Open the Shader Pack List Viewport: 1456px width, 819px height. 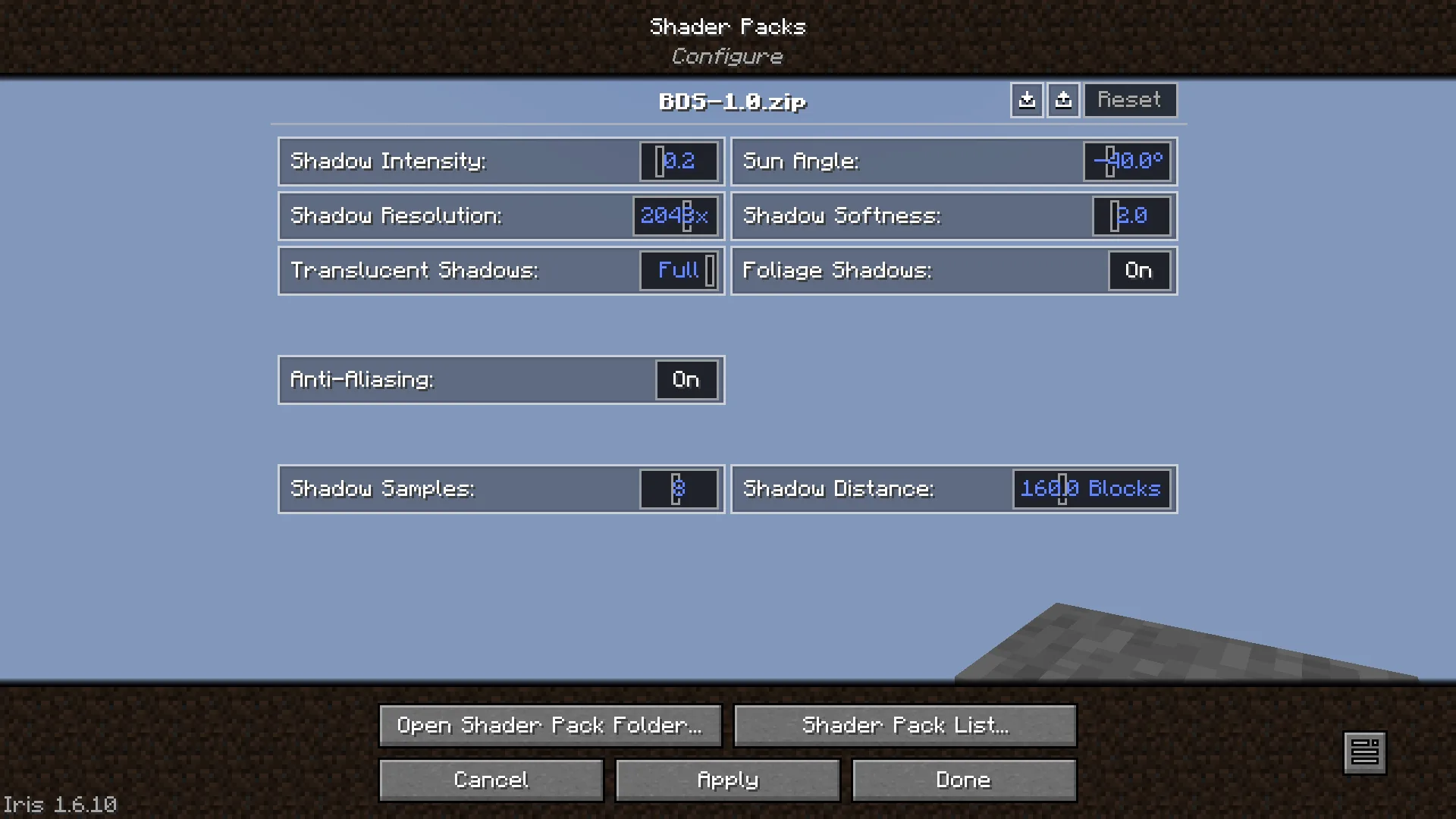click(905, 726)
